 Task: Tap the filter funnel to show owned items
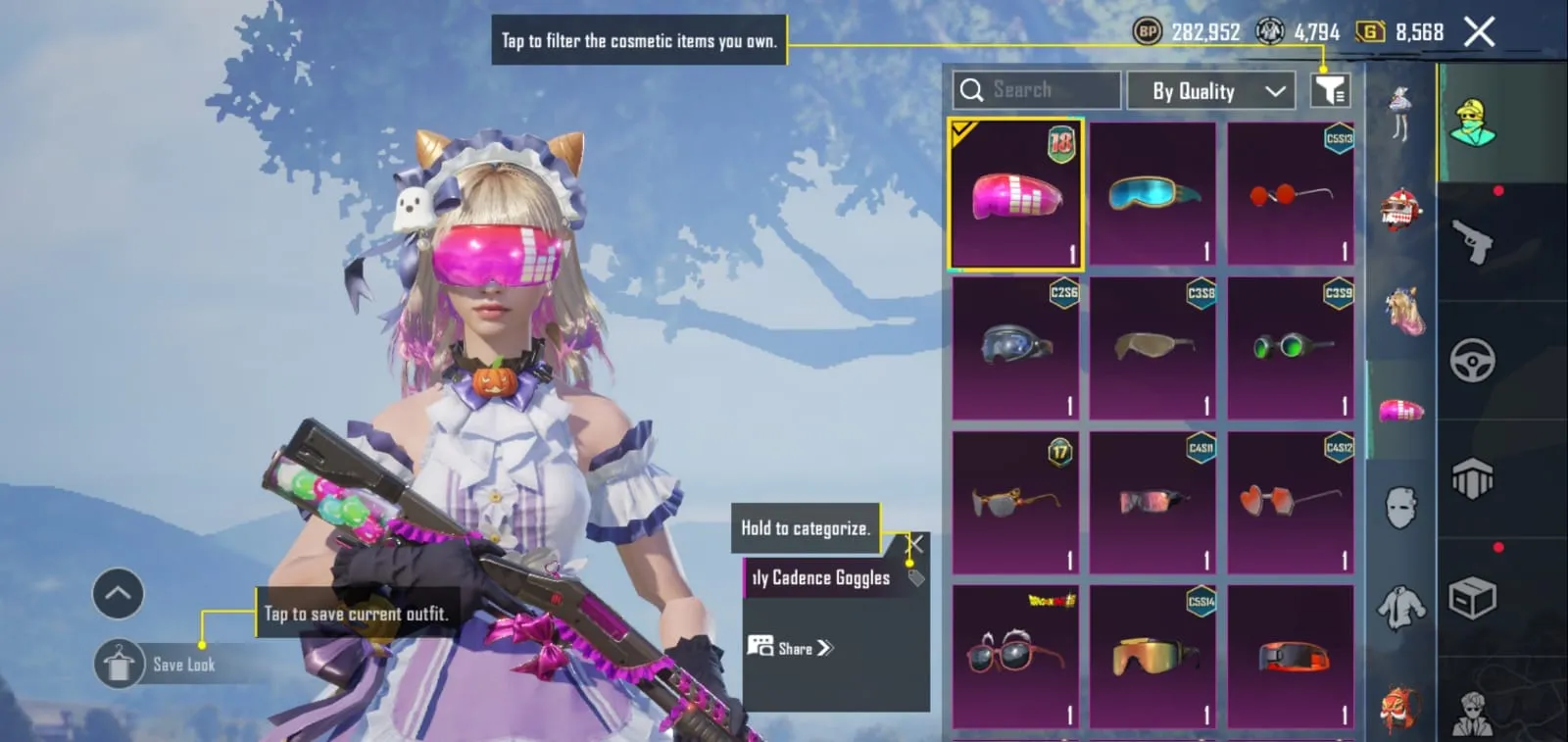[x=1330, y=89]
